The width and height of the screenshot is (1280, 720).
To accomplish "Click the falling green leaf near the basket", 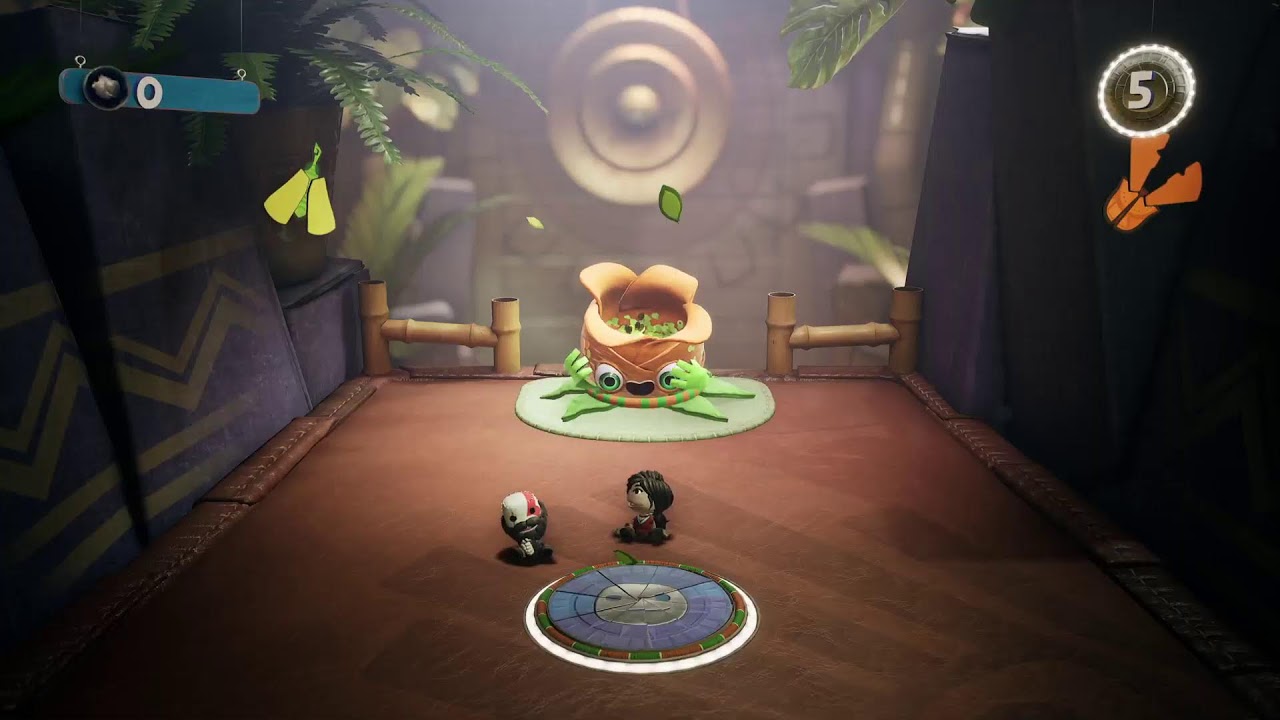I will 671,205.
